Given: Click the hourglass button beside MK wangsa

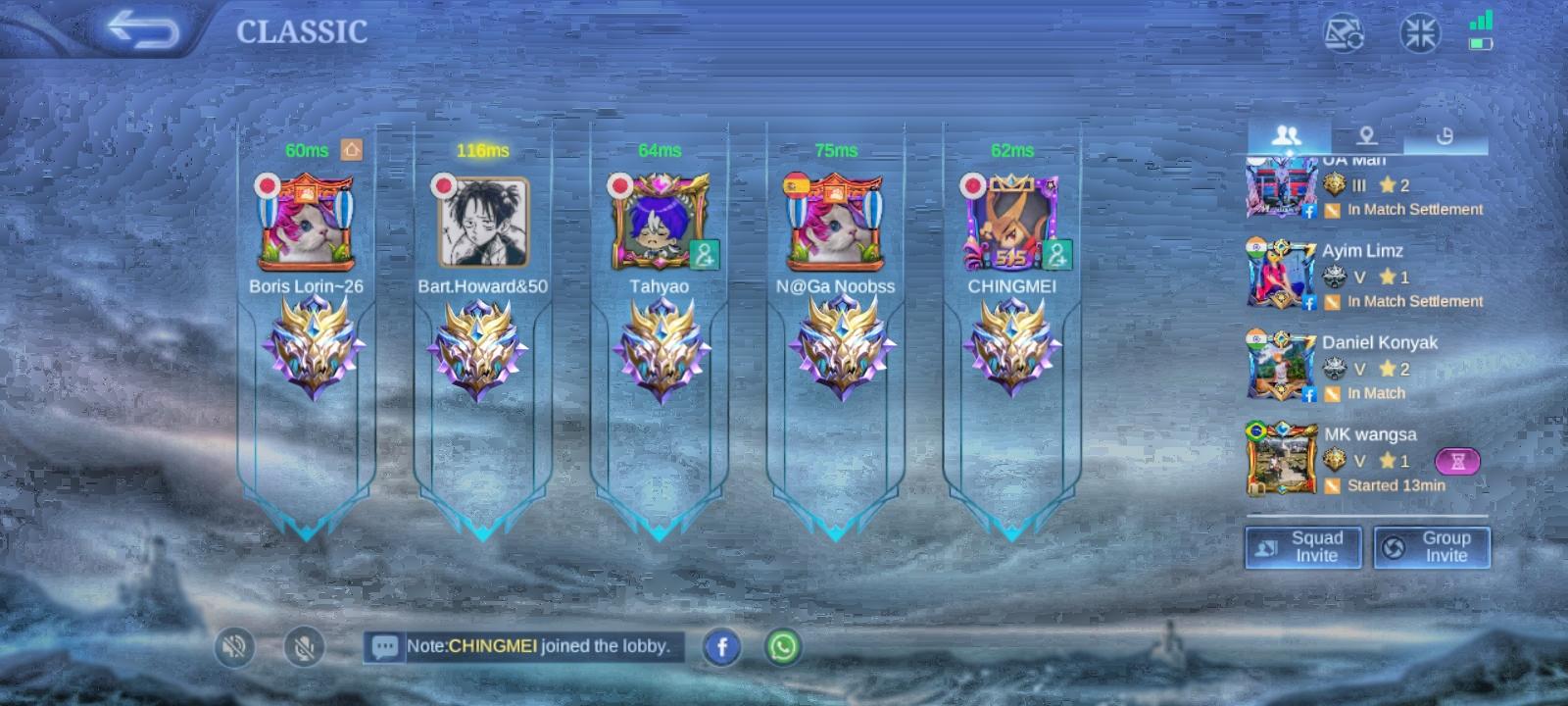Looking at the screenshot, I should [x=1457, y=461].
